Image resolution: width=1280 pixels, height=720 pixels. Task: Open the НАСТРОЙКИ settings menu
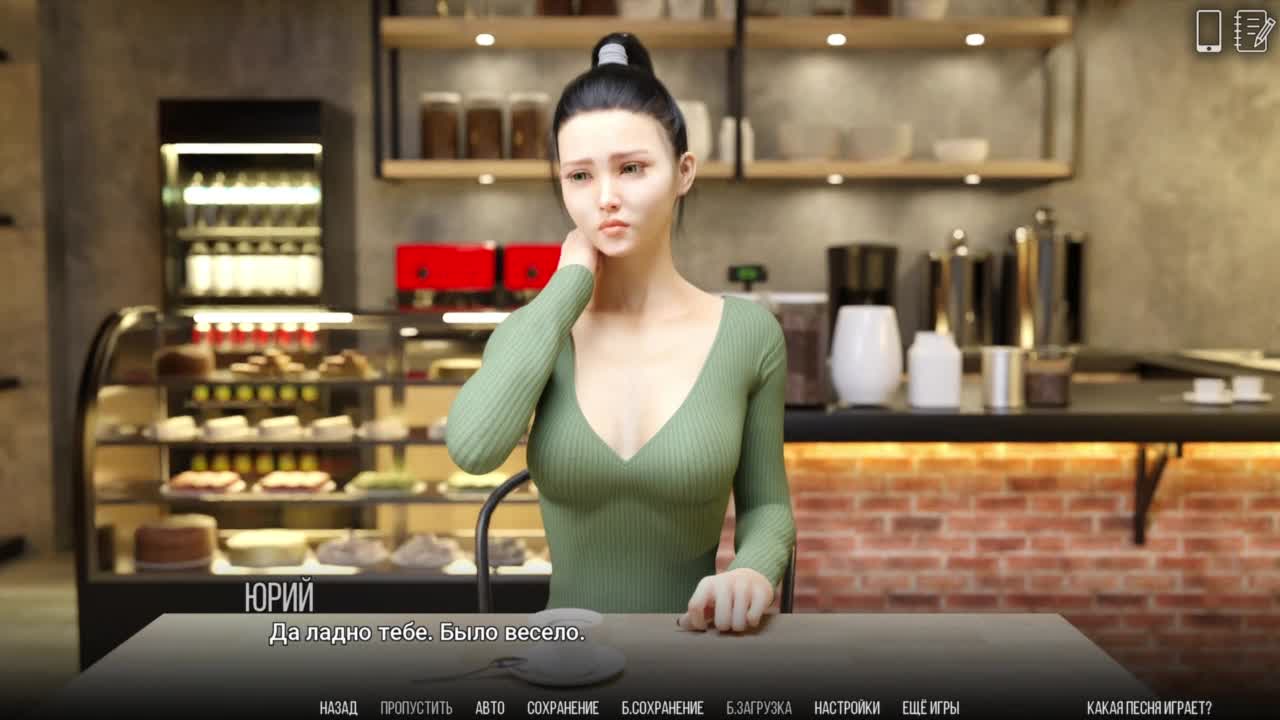847,708
